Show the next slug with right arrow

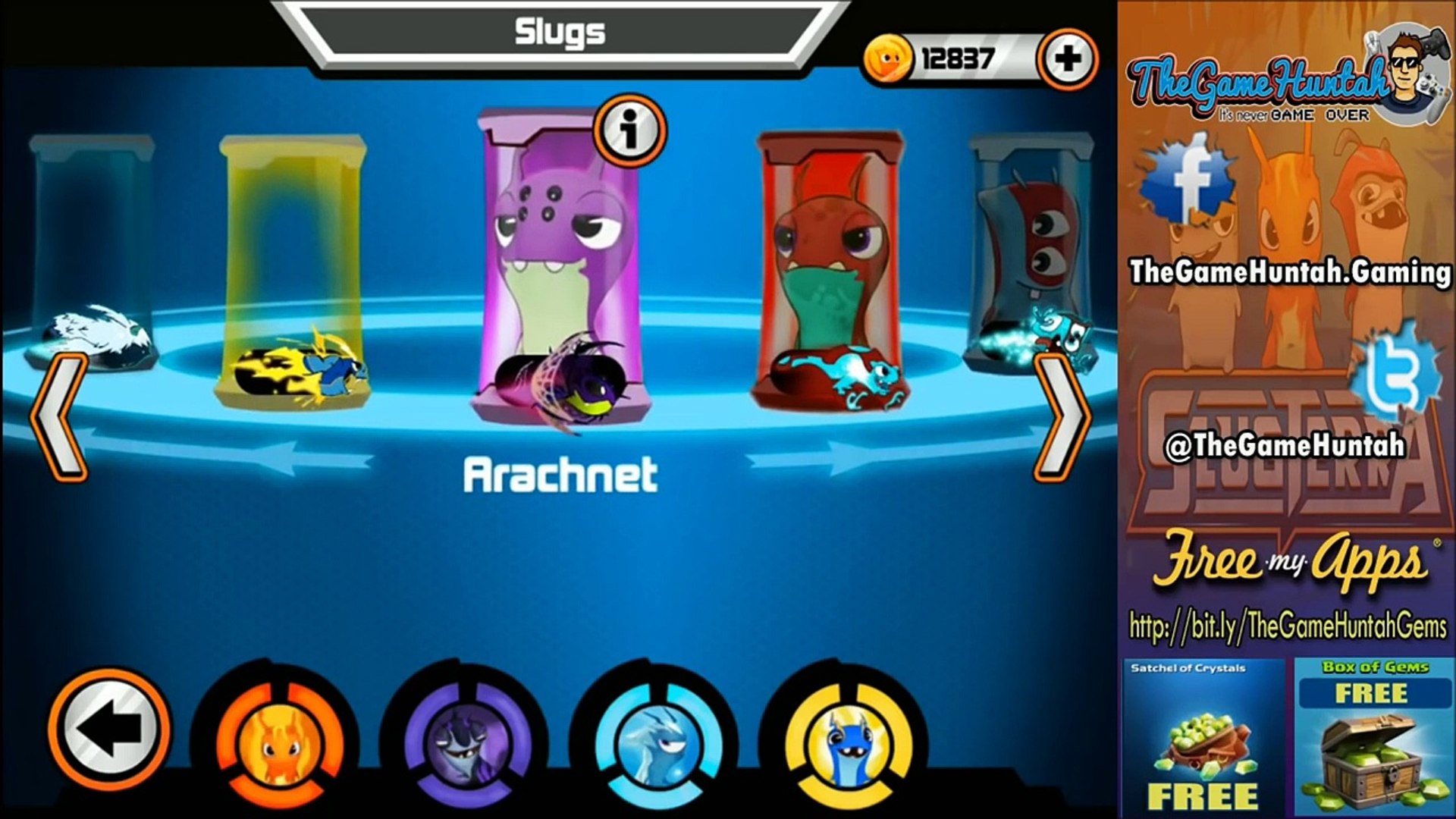1063,417
